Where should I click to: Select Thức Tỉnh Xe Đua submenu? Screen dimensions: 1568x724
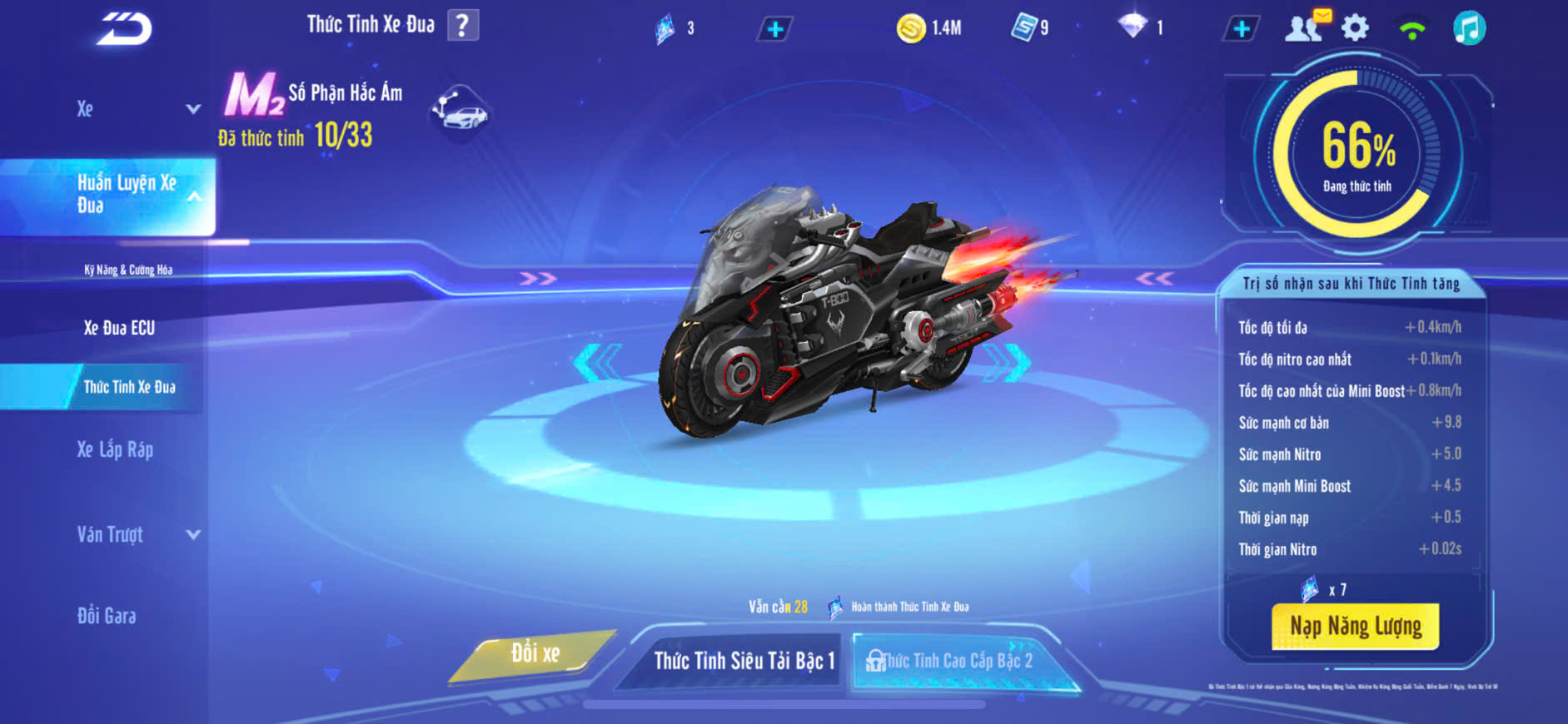129,387
